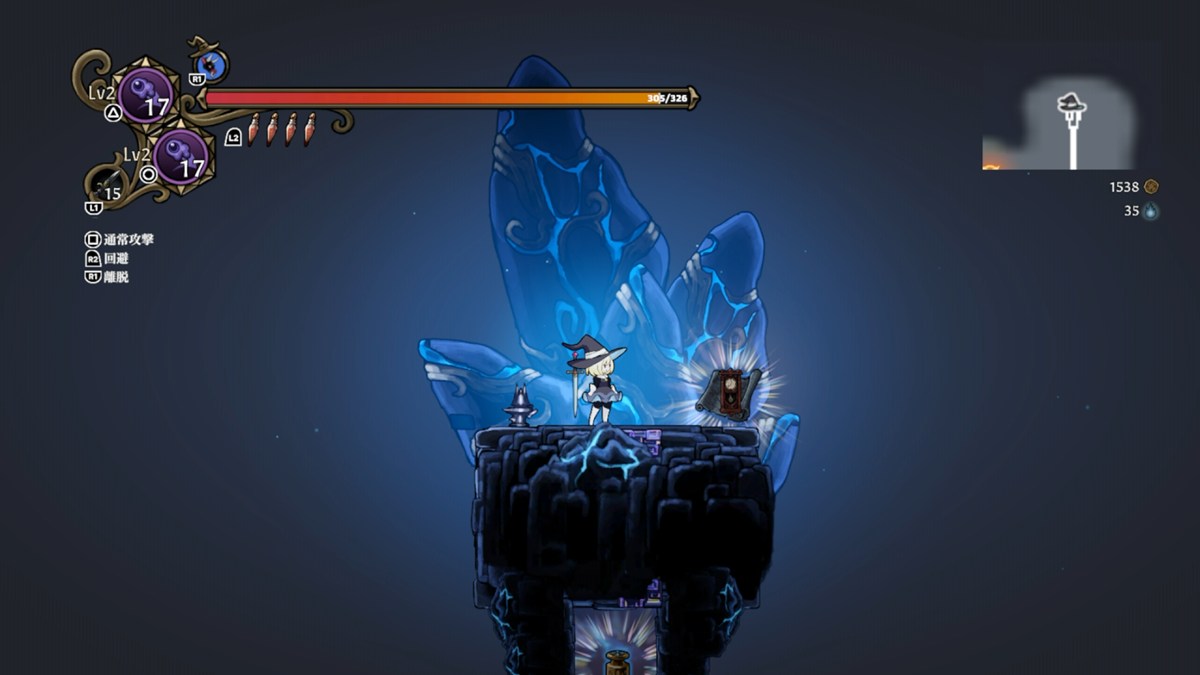Activate the purple skill beside the triangle glyph
Screen dimensions: 1200x675
click(x=146, y=95)
